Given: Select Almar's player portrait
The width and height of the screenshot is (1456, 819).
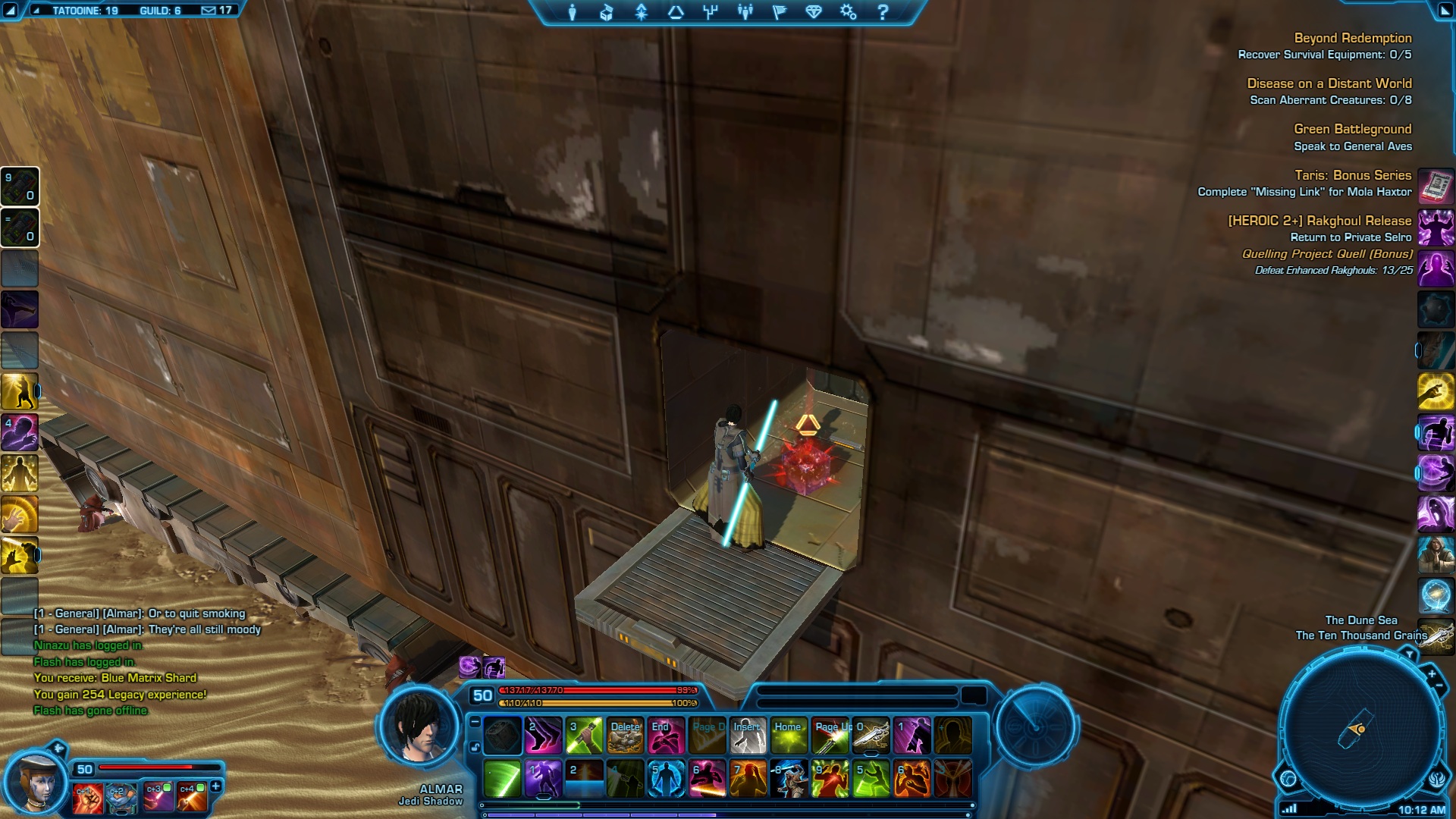Looking at the screenshot, I should pyautogui.click(x=419, y=726).
